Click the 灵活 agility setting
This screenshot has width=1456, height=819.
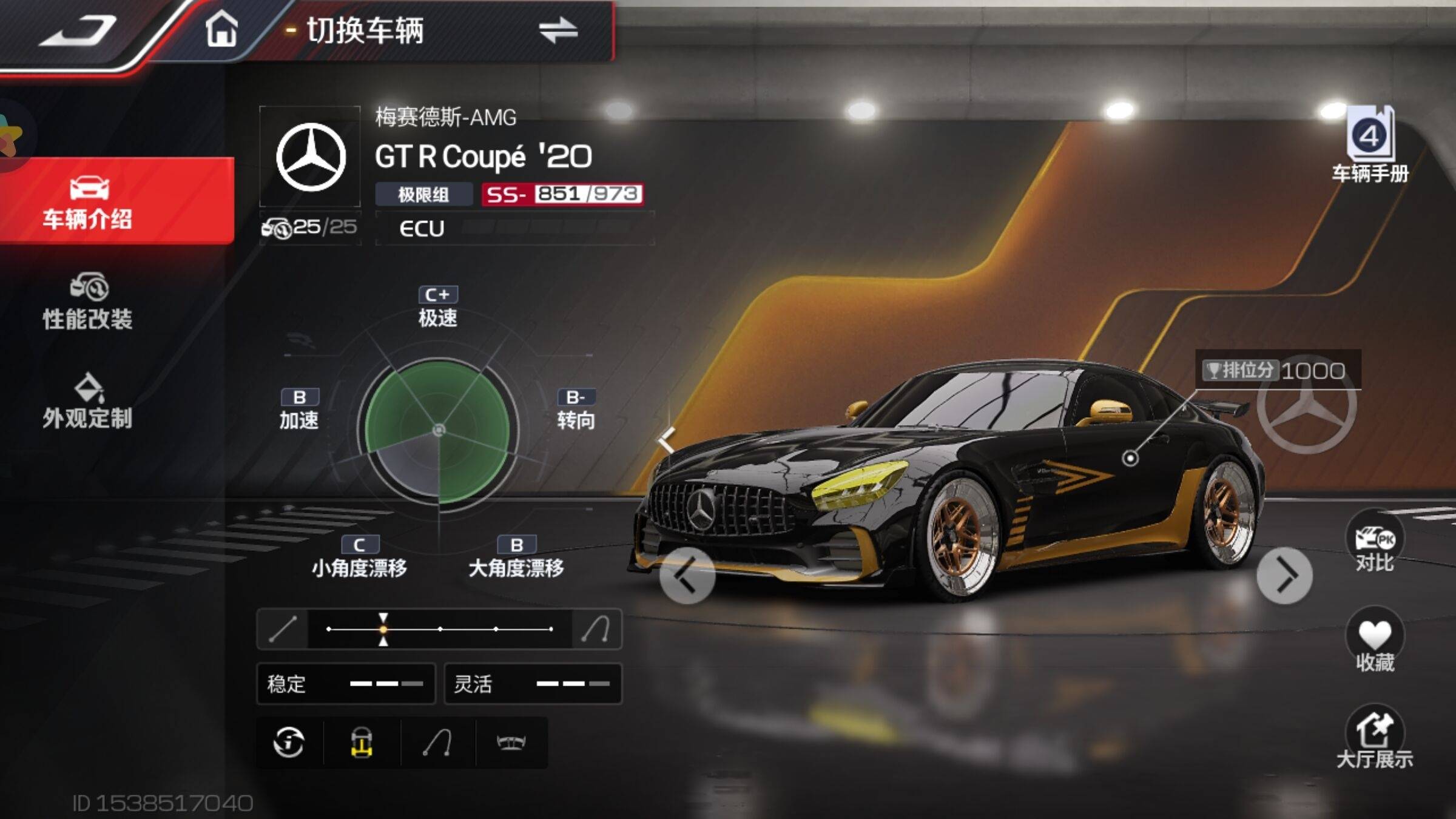533,684
